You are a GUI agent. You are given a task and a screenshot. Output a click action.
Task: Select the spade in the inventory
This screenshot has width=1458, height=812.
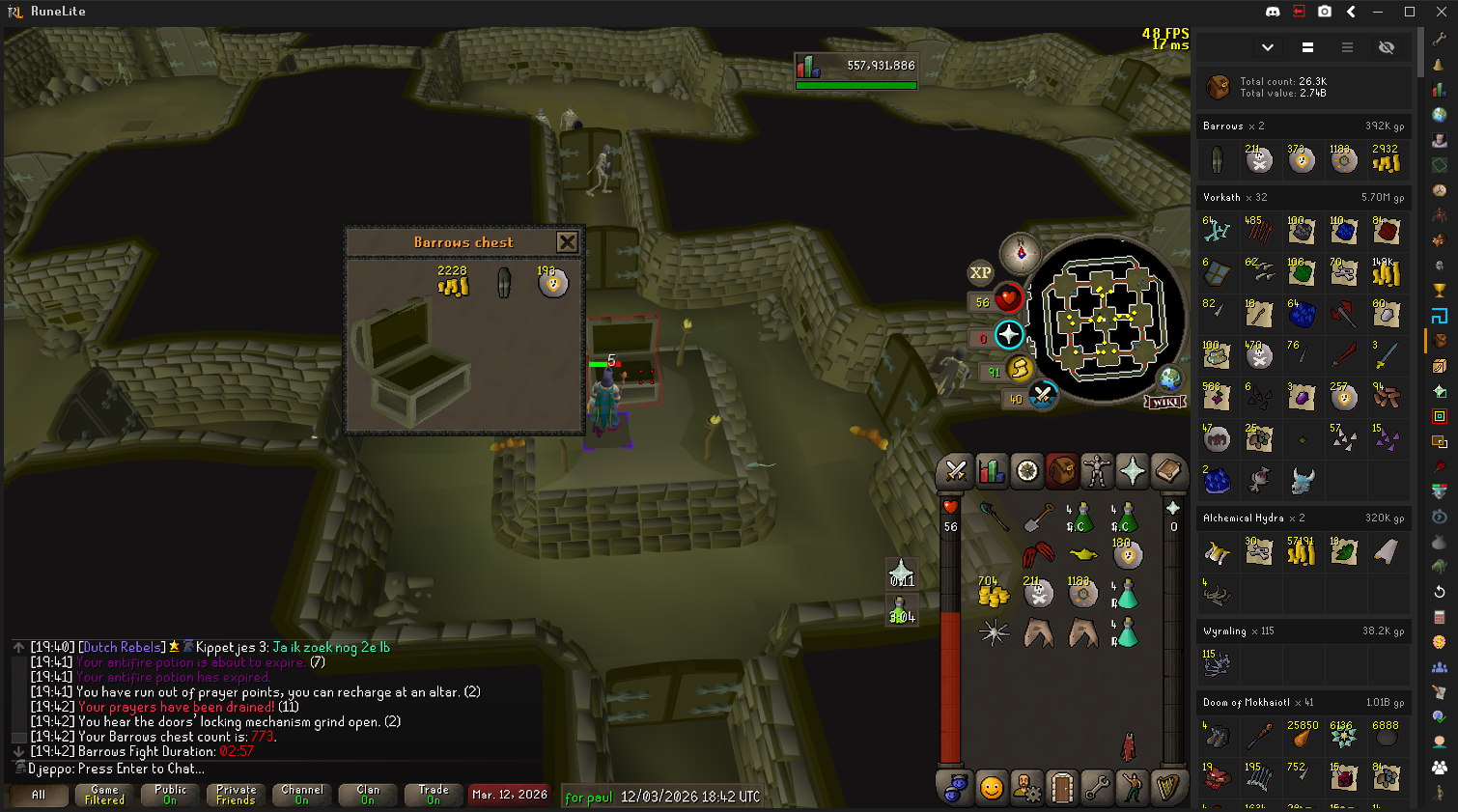tap(1038, 519)
